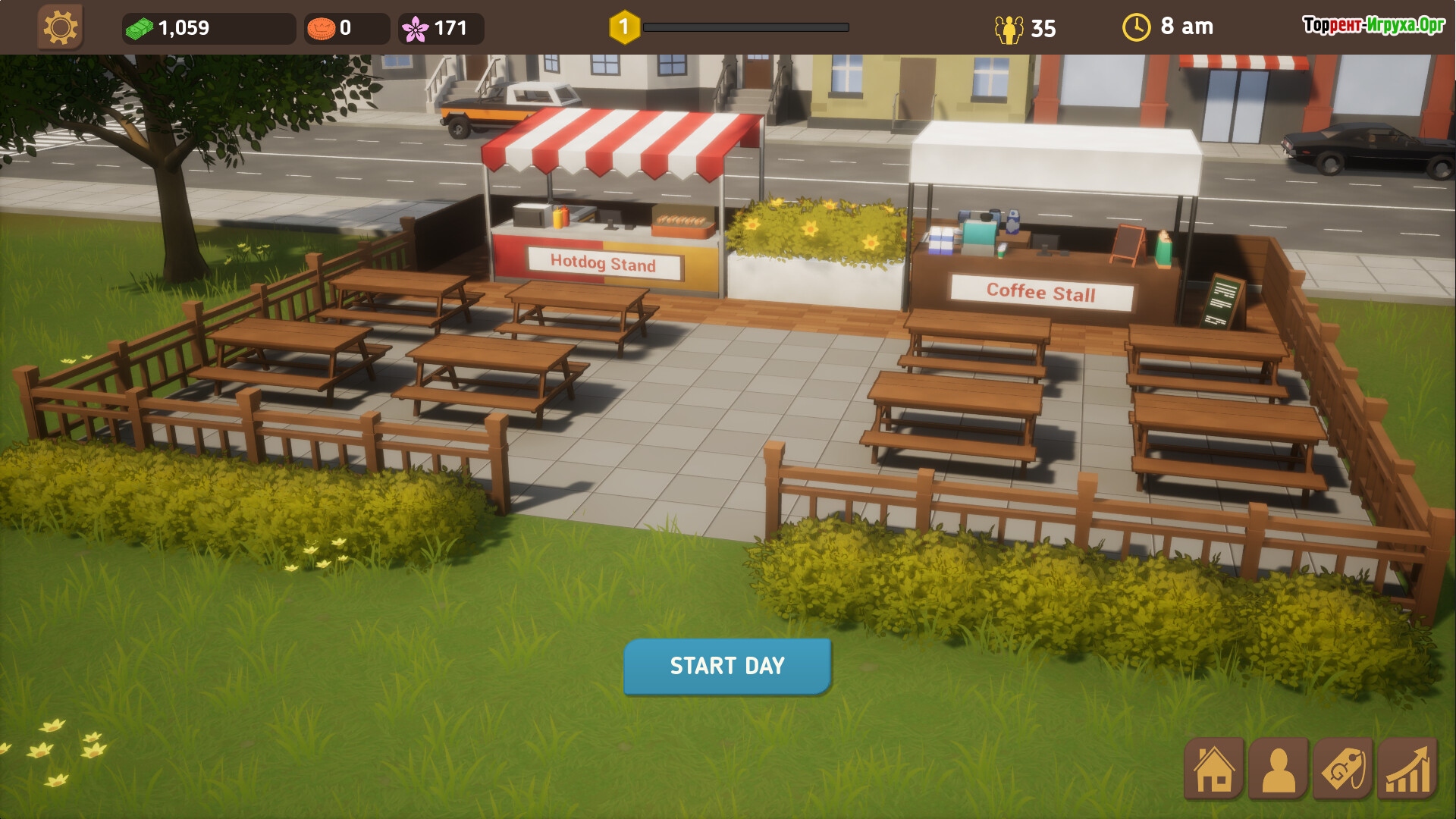The image size is (1456, 819).
Task: Open the staff person menu
Action: pyautogui.click(x=1279, y=769)
